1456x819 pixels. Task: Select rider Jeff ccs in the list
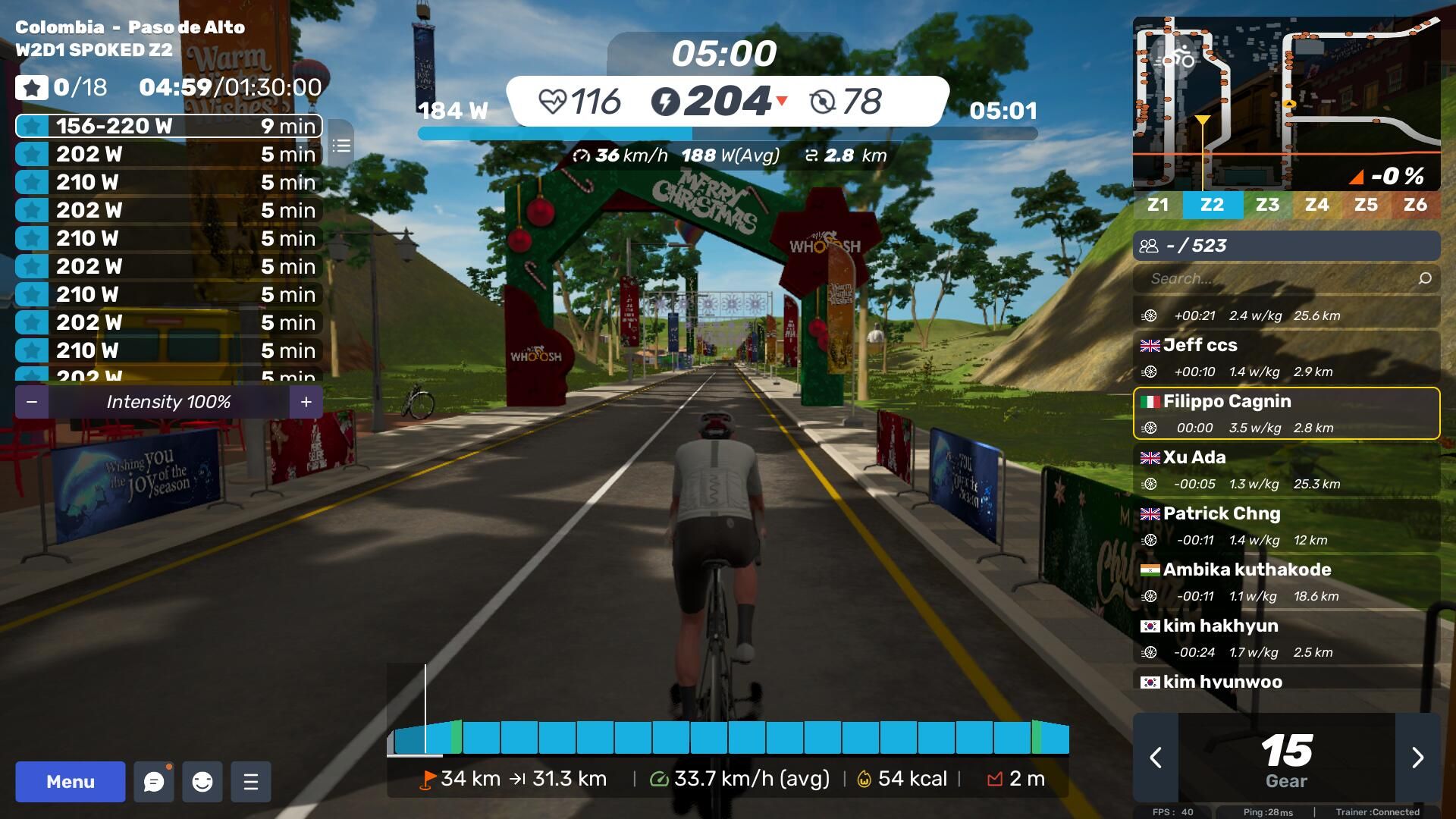point(1286,357)
